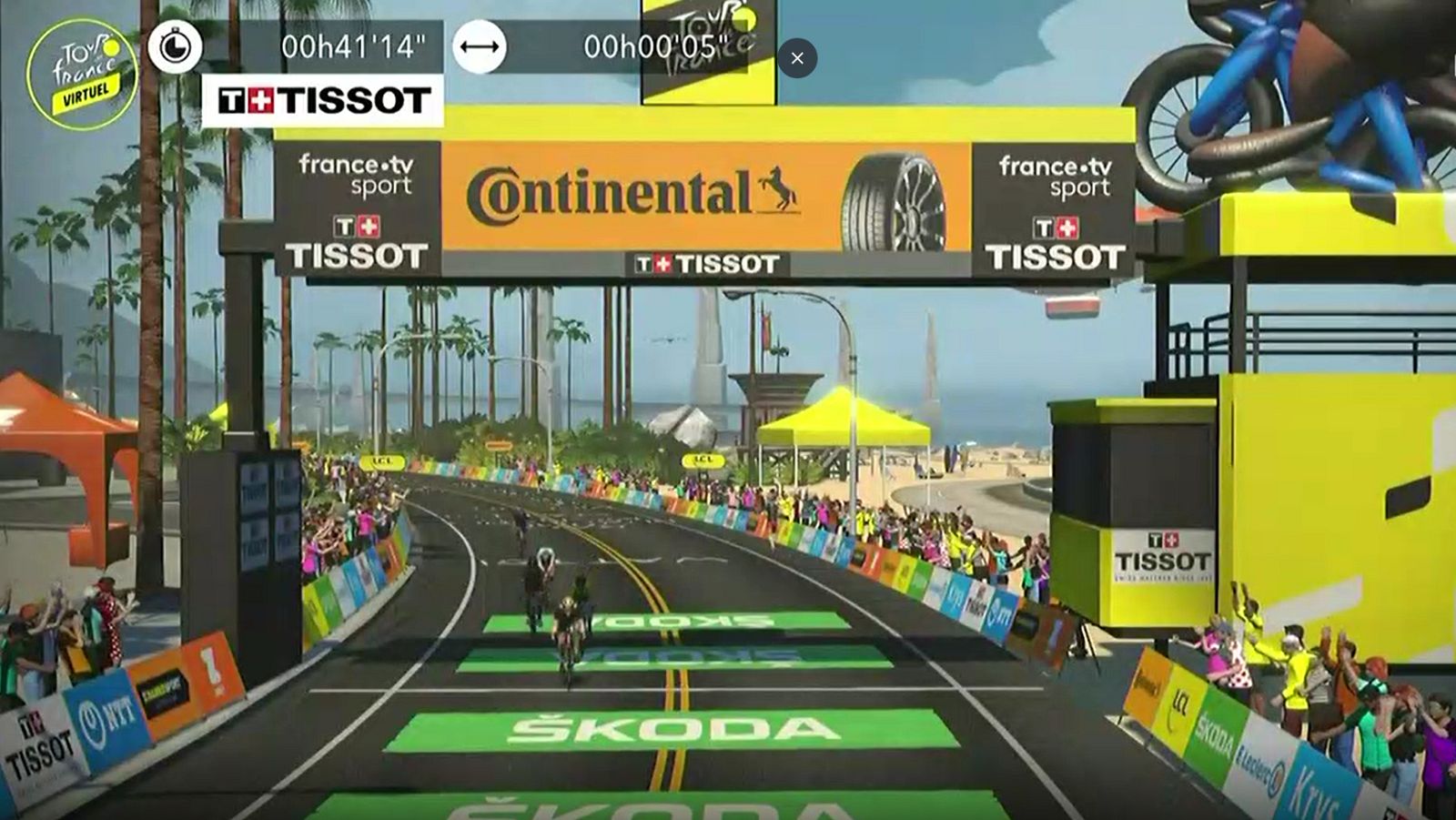Select the LCL sign on the left barrier

[381, 461]
